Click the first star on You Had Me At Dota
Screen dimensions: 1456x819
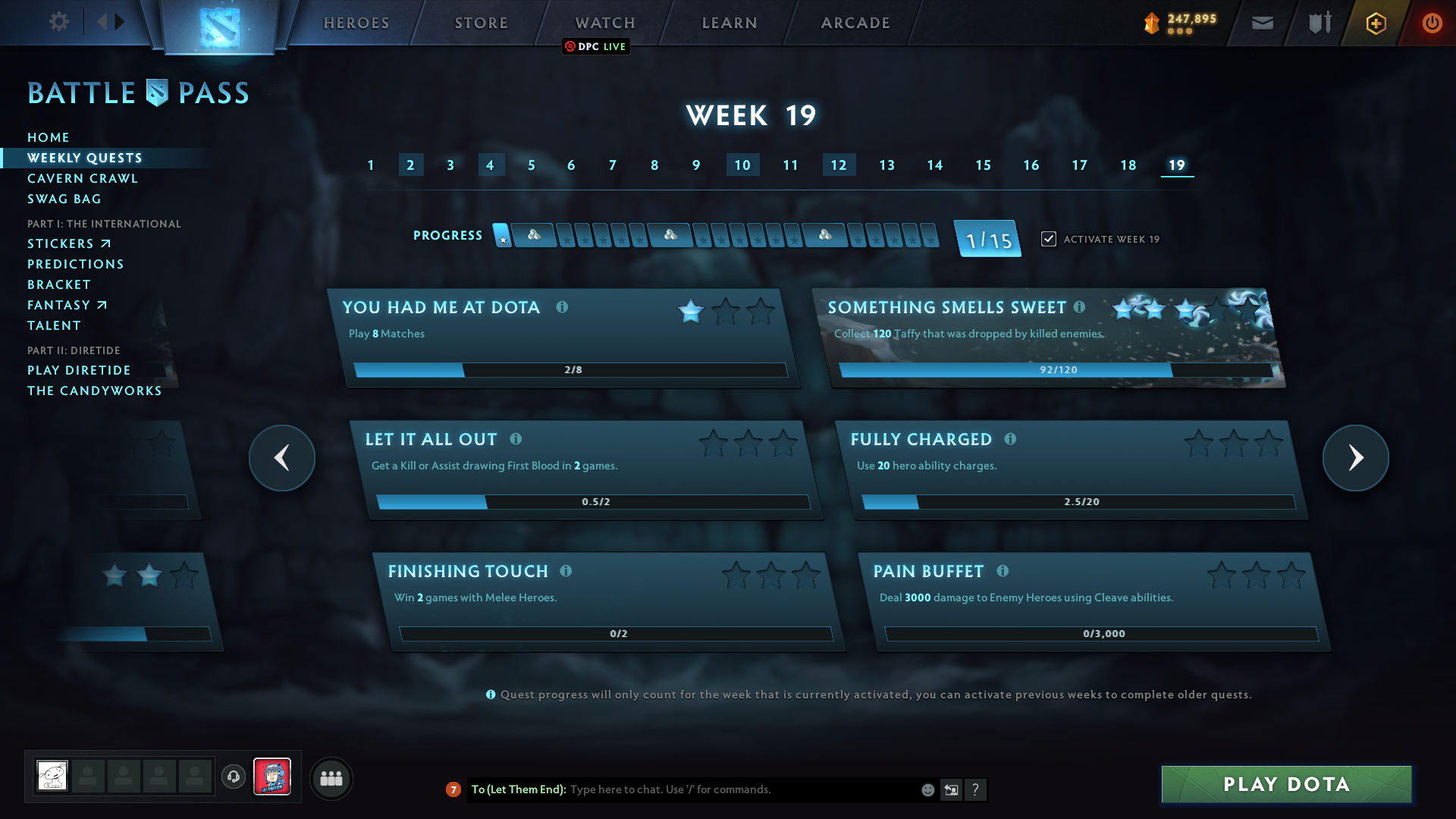pyautogui.click(x=689, y=311)
